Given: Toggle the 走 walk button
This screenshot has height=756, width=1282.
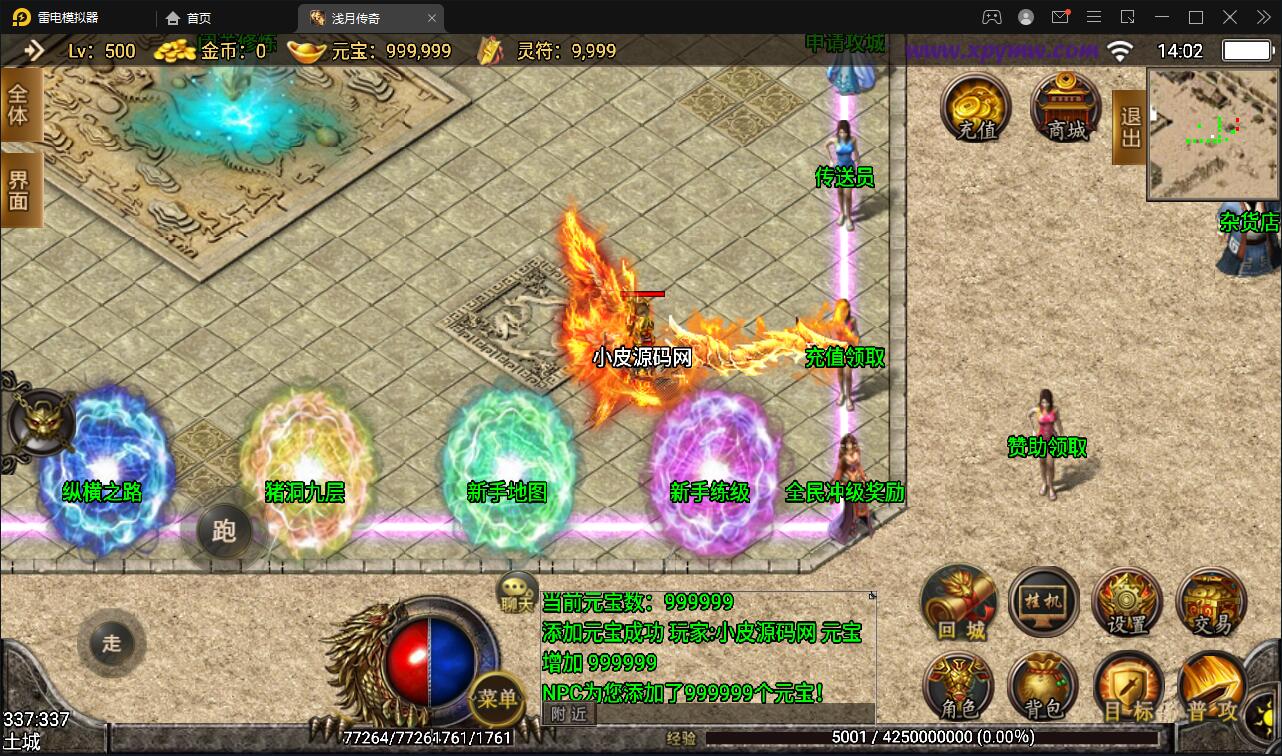Looking at the screenshot, I should coord(111,642).
